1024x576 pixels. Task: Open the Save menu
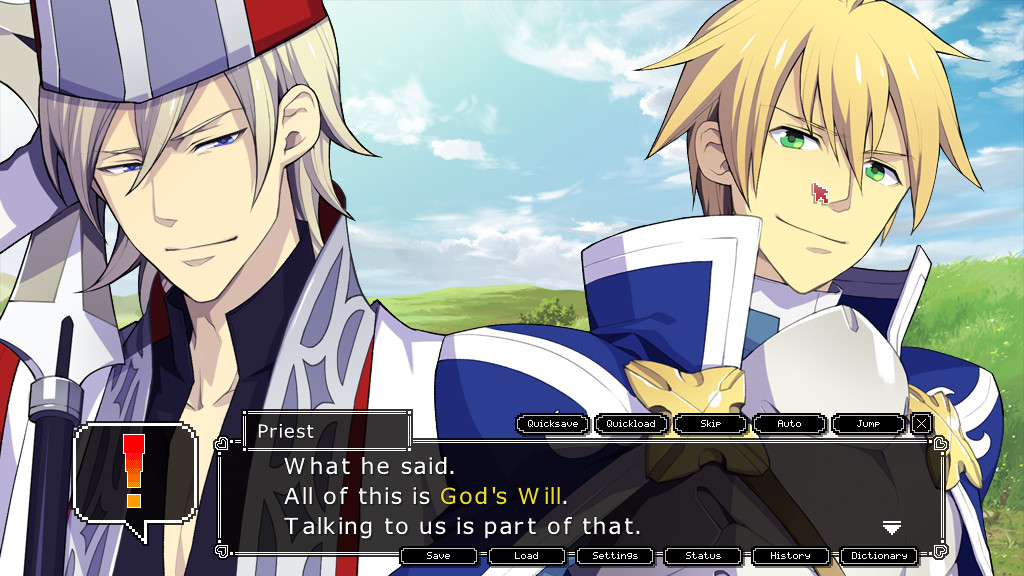click(x=438, y=556)
